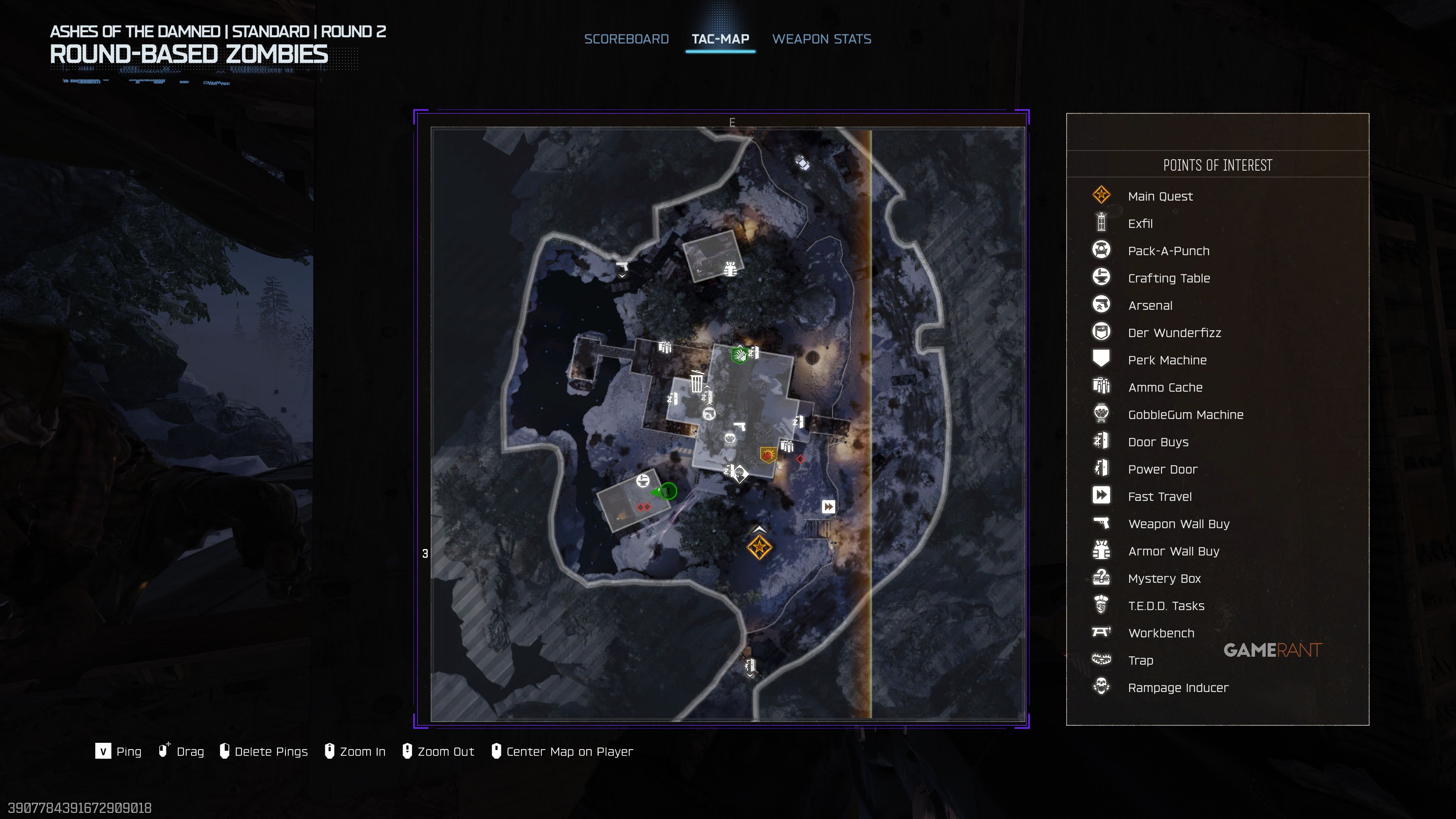The image size is (1456, 819).
Task: Select the TAC-MAP tab
Action: 720,39
